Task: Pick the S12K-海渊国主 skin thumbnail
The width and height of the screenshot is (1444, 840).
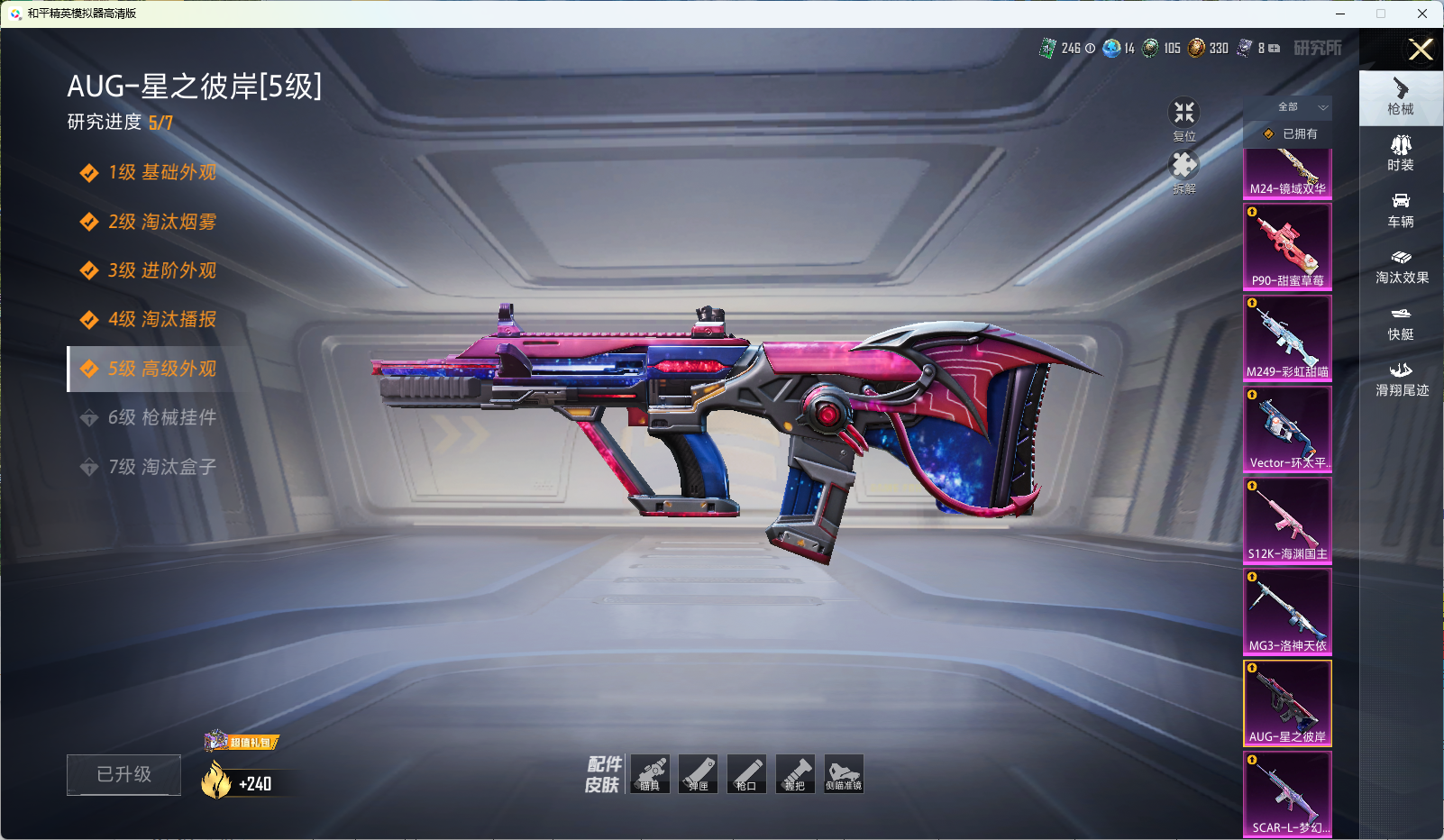Action: (x=1287, y=520)
